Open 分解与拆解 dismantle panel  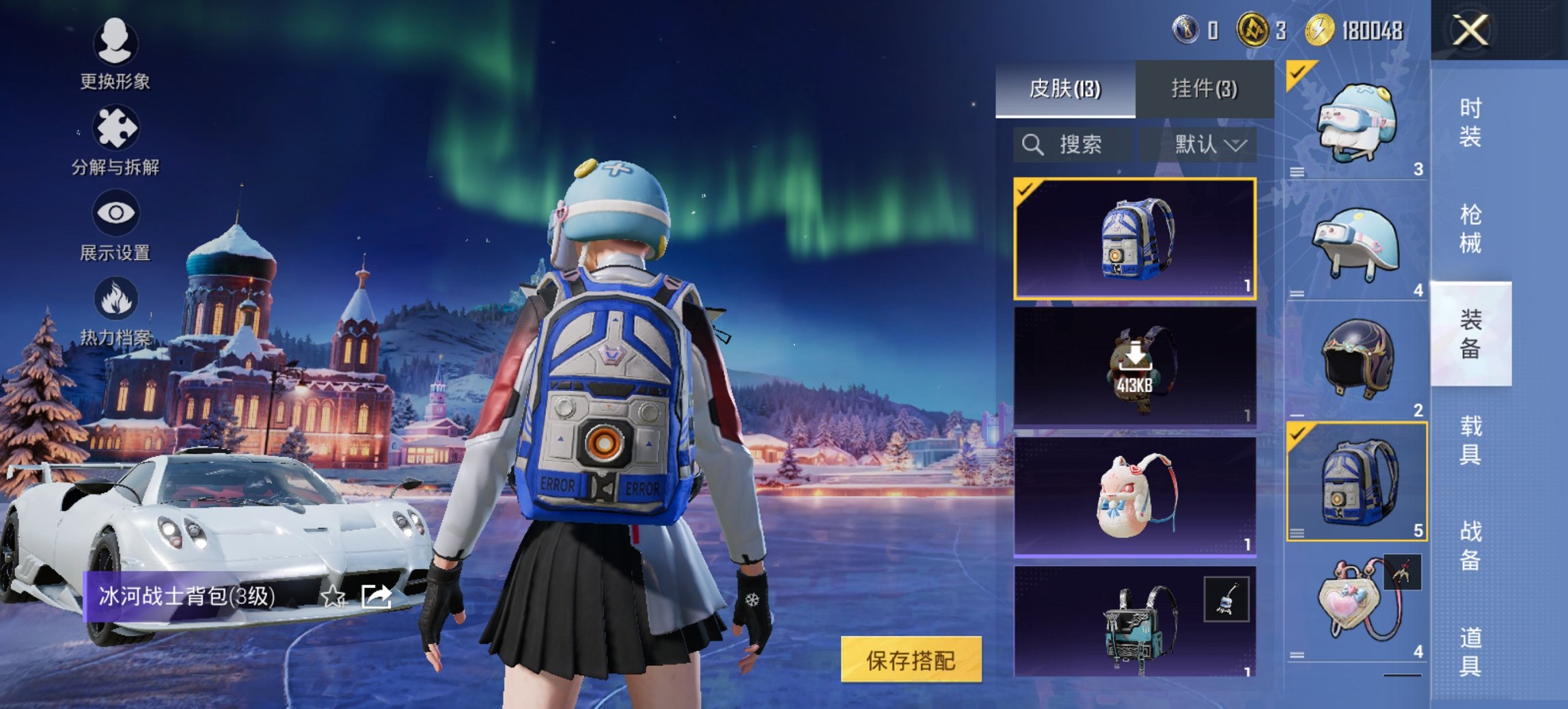click(x=115, y=126)
